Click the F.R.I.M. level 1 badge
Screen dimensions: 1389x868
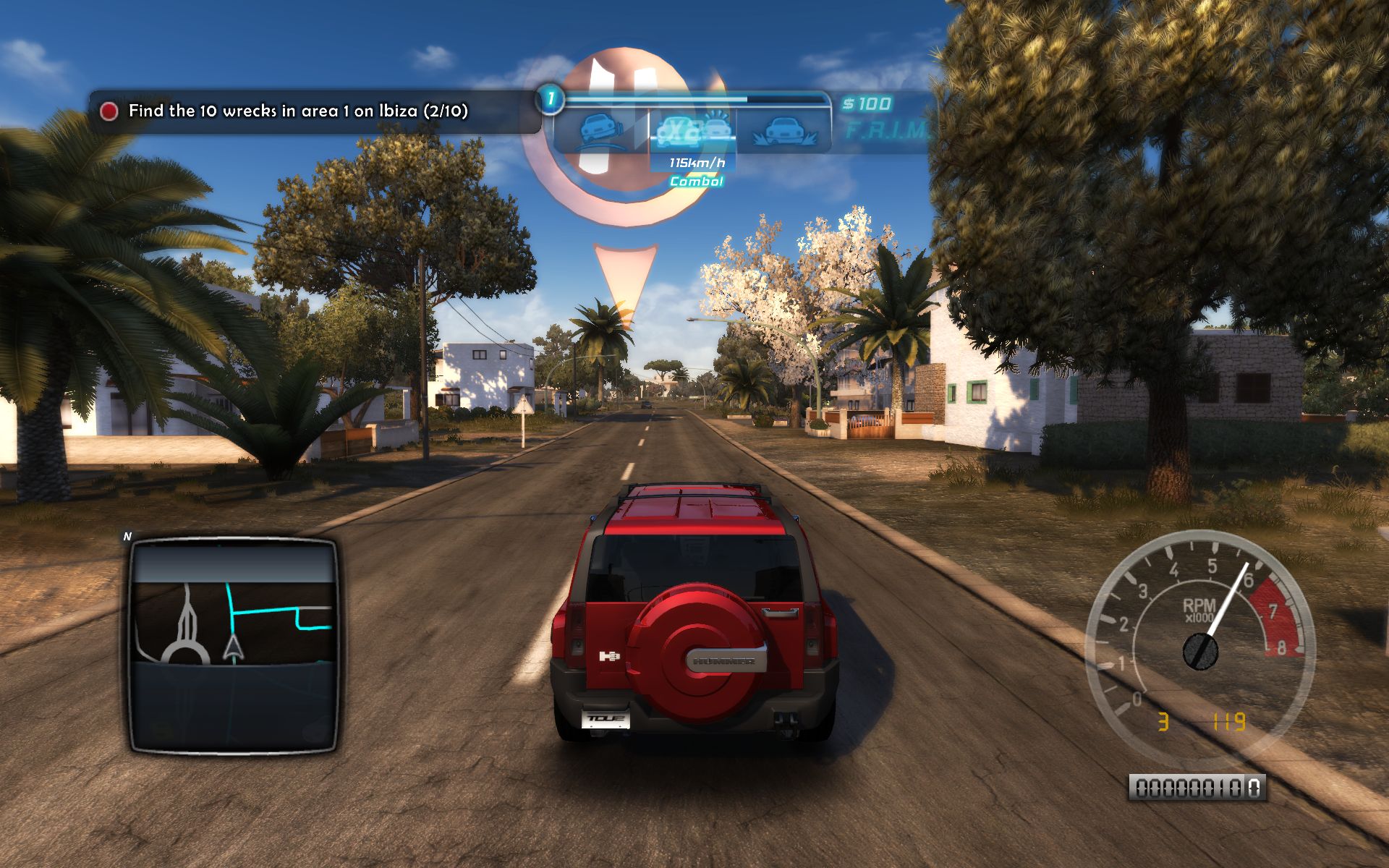coord(551,99)
